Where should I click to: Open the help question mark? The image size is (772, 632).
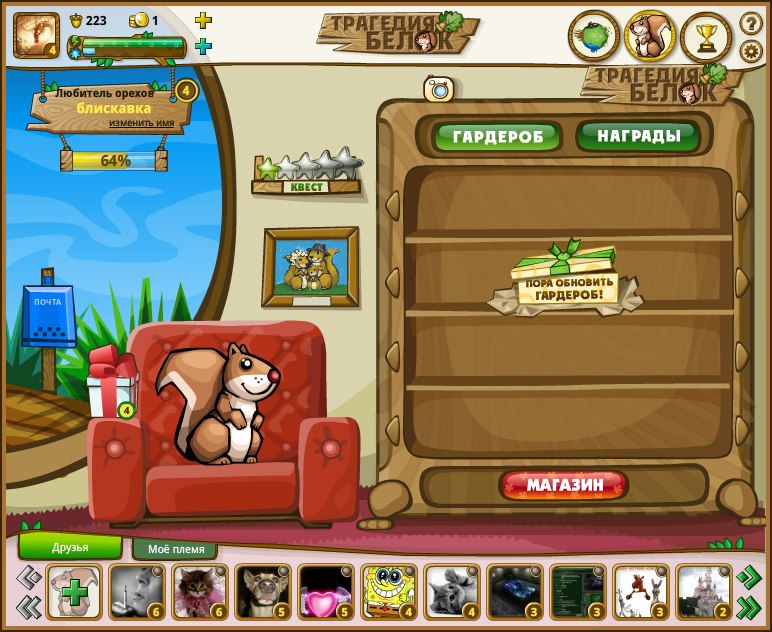point(751,22)
